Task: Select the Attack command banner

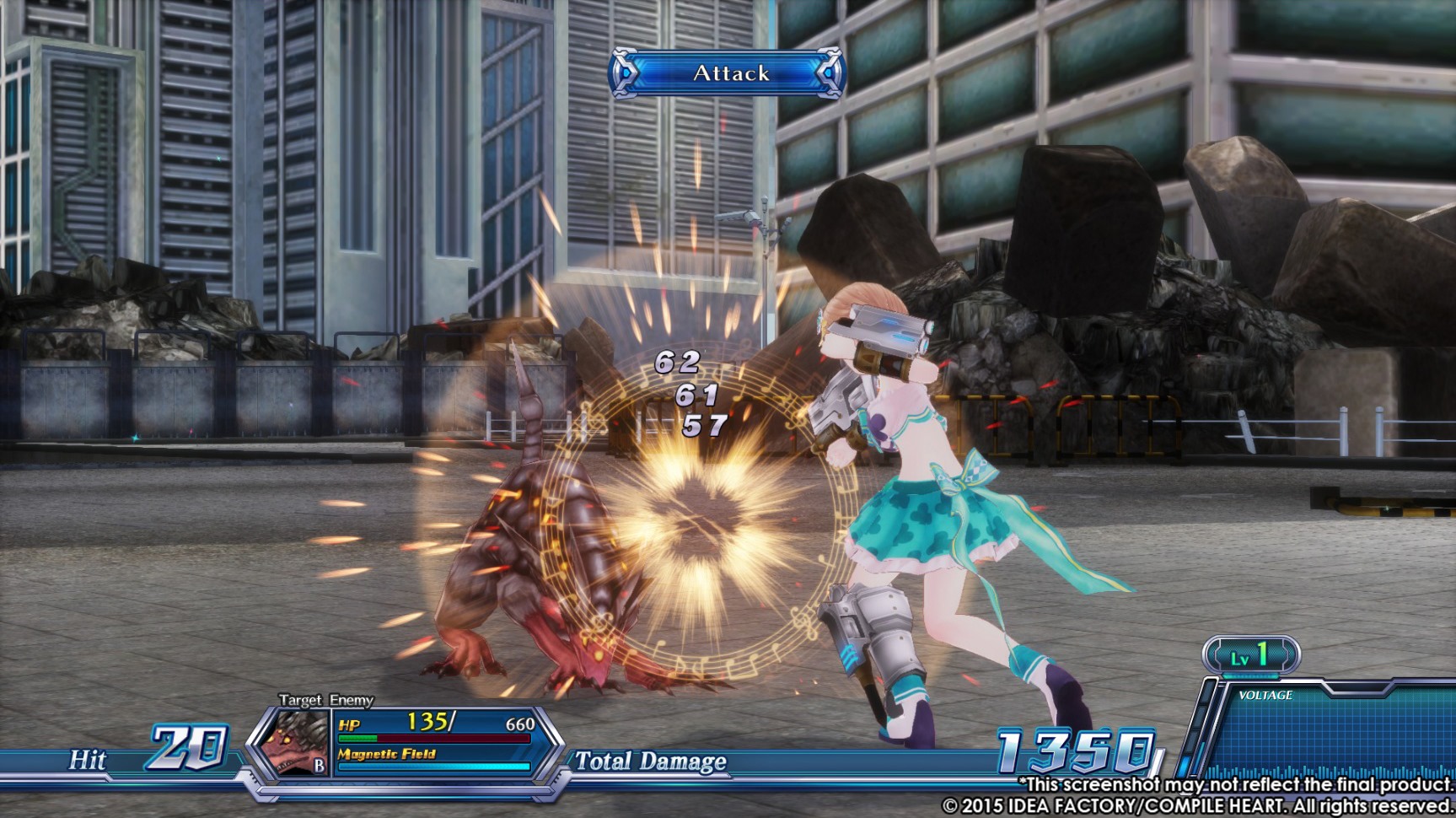Action: [x=728, y=73]
